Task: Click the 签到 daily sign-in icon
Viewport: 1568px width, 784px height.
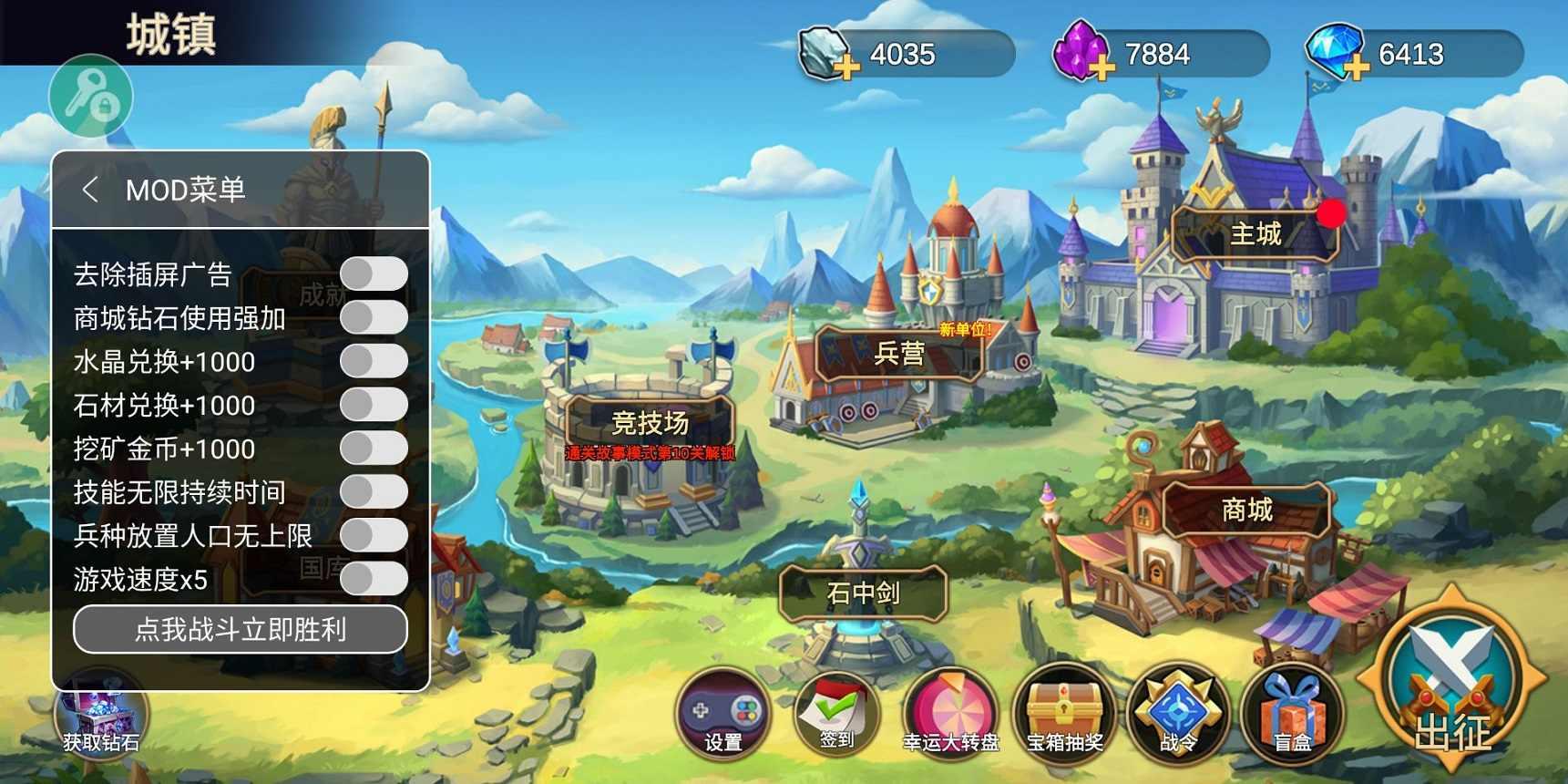Action: pyautogui.click(x=835, y=716)
